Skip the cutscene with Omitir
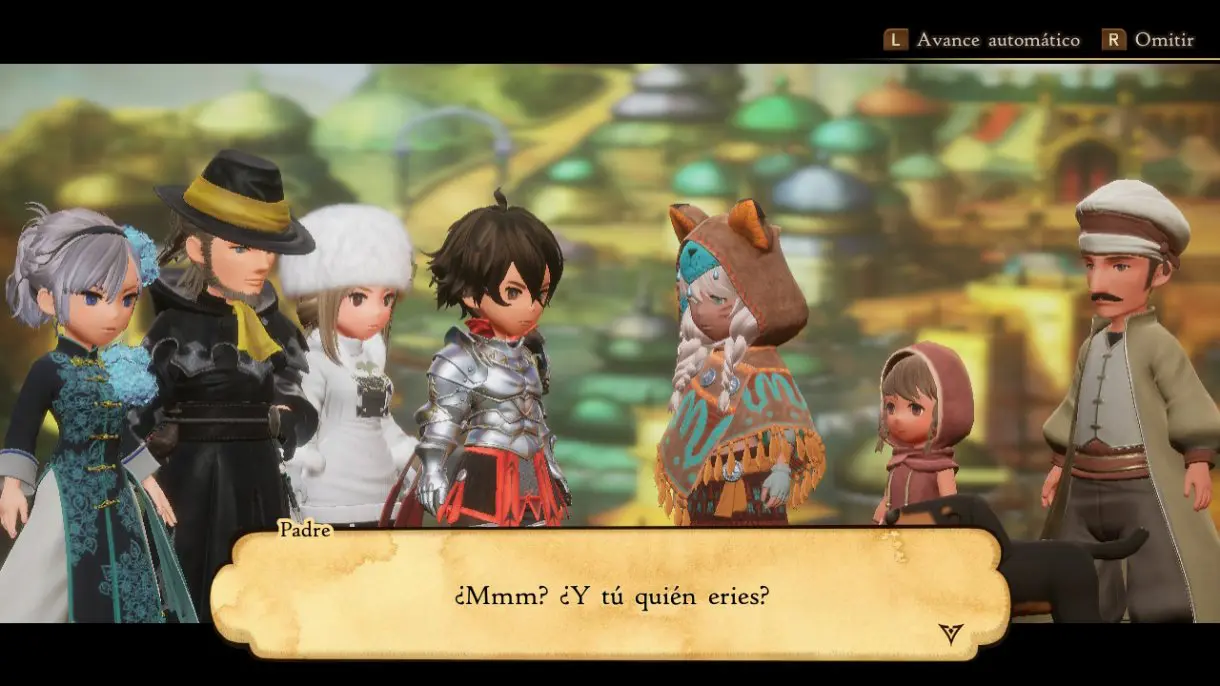Screen dimensions: 1220x686 1149,40
